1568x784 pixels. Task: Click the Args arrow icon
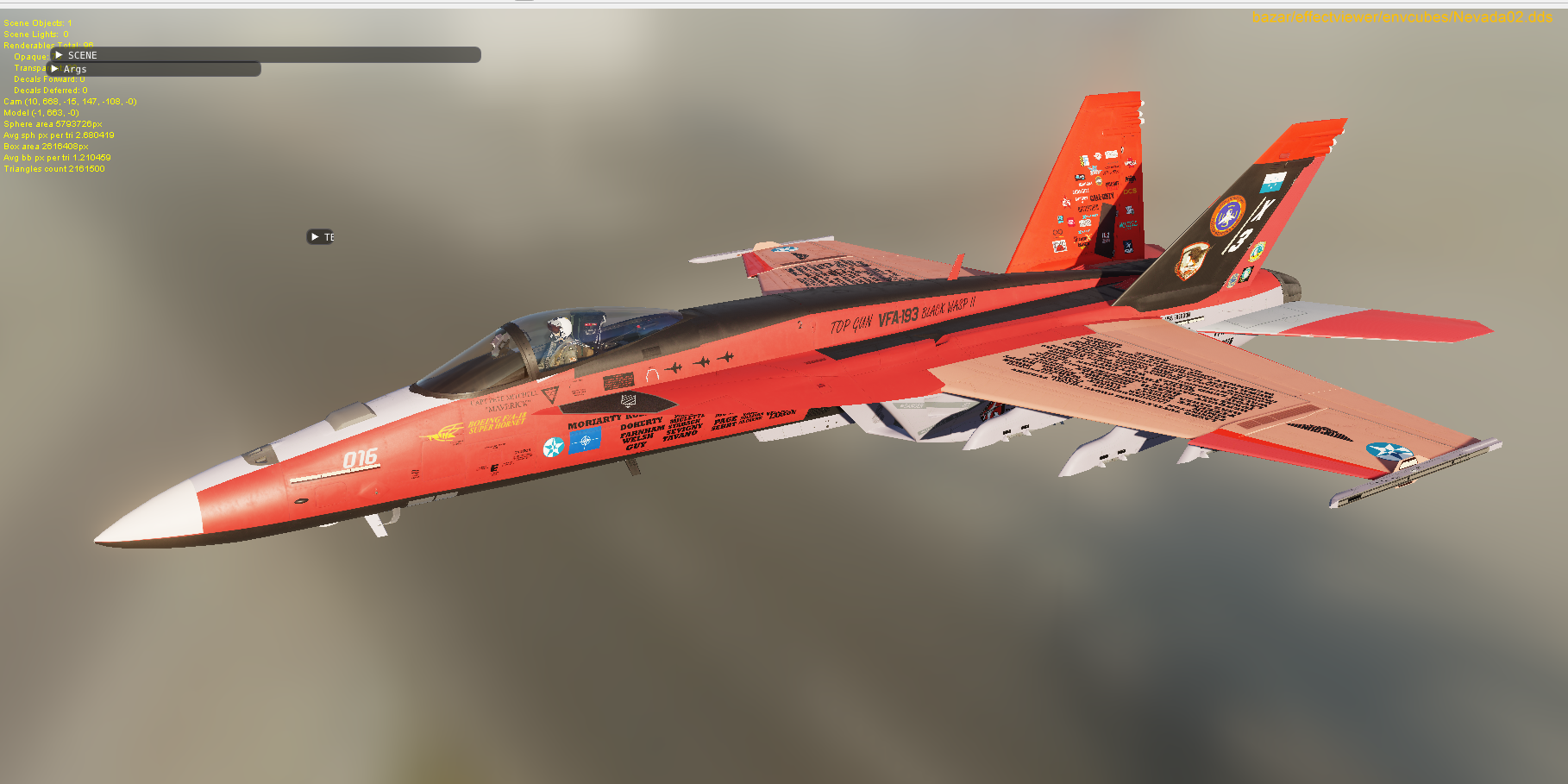pyautogui.click(x=54, y=68)
